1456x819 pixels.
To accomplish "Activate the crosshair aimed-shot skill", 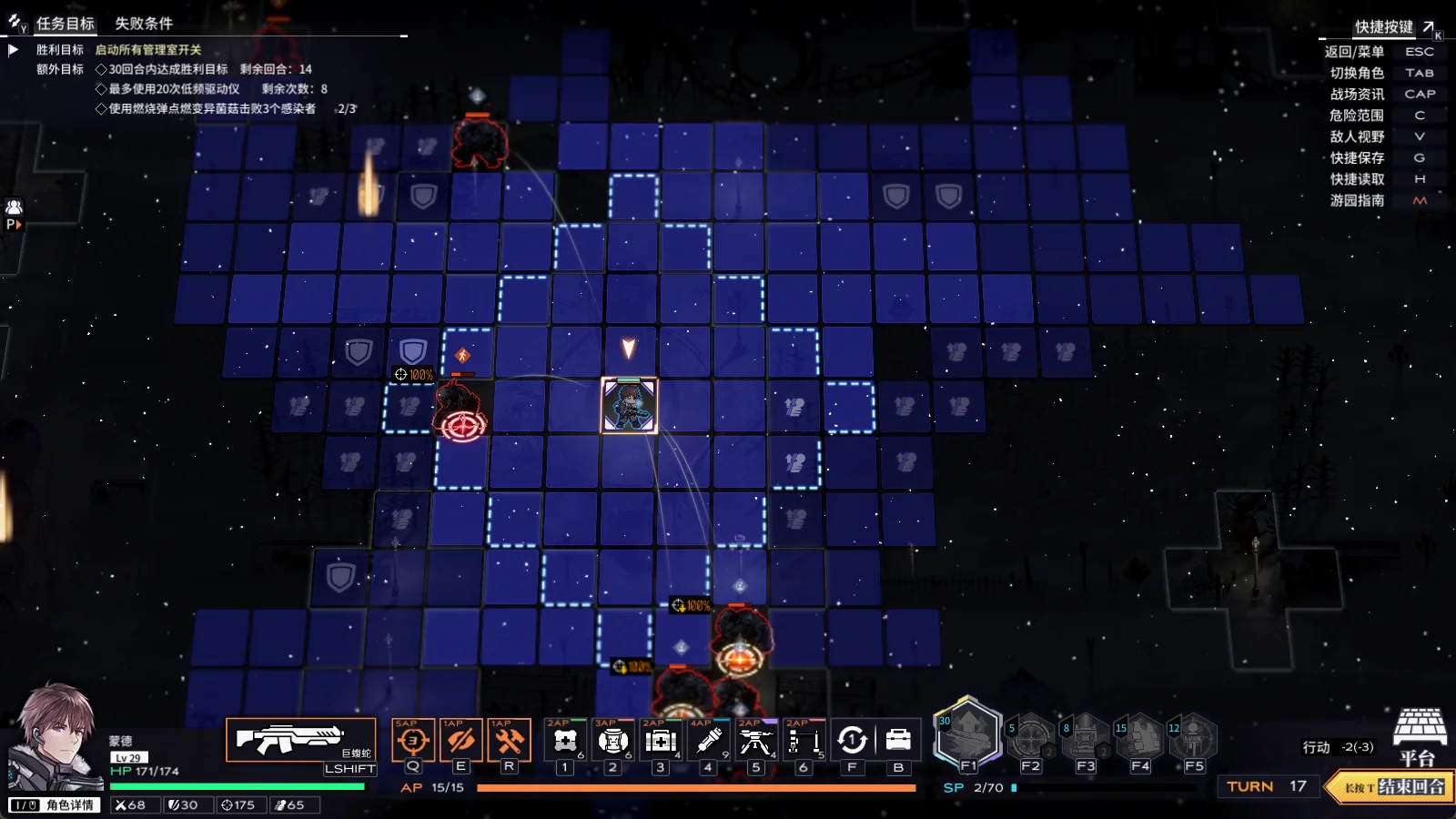I will (412, 741).
